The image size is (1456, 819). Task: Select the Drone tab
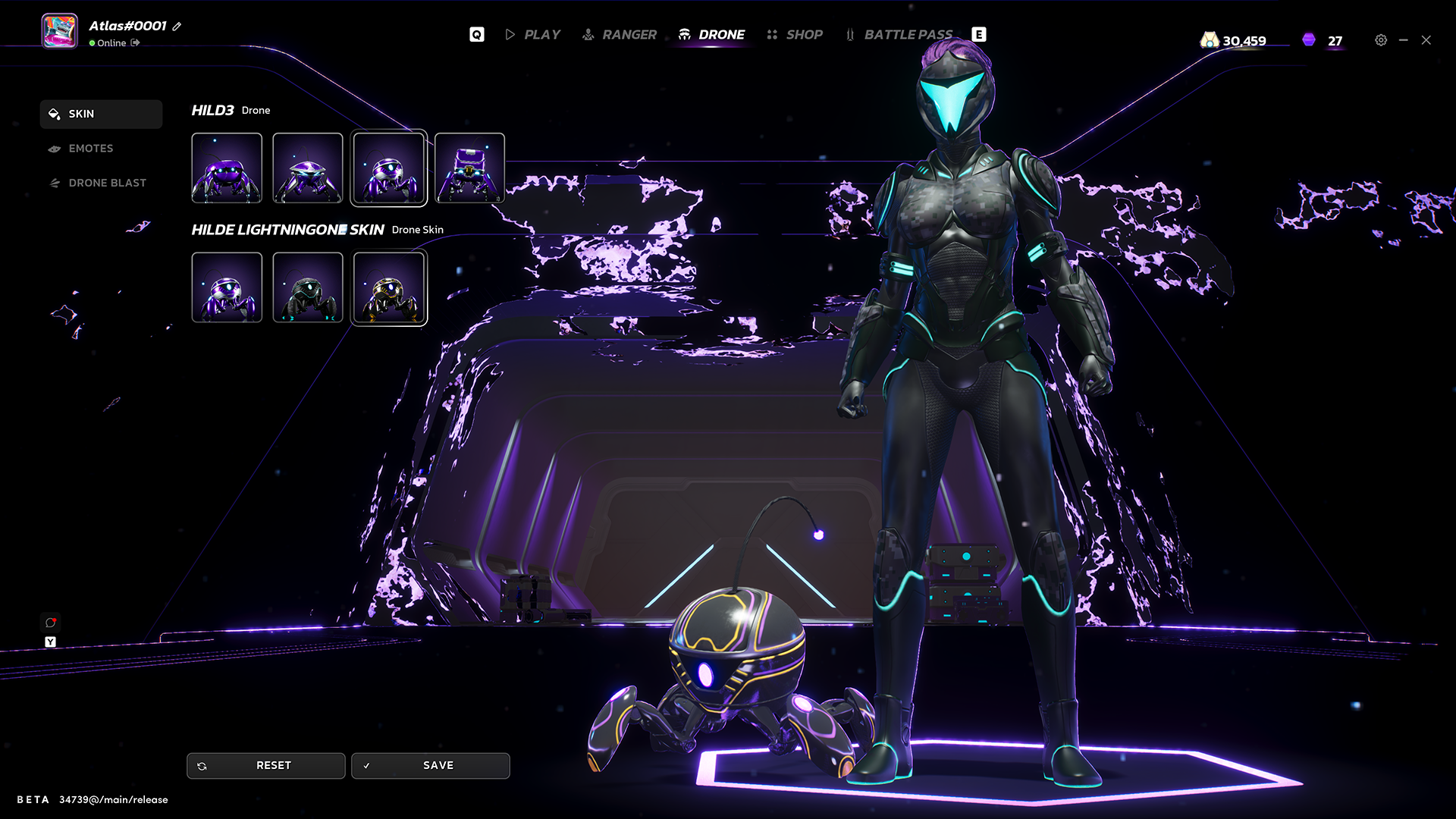[x=711, y=35]
